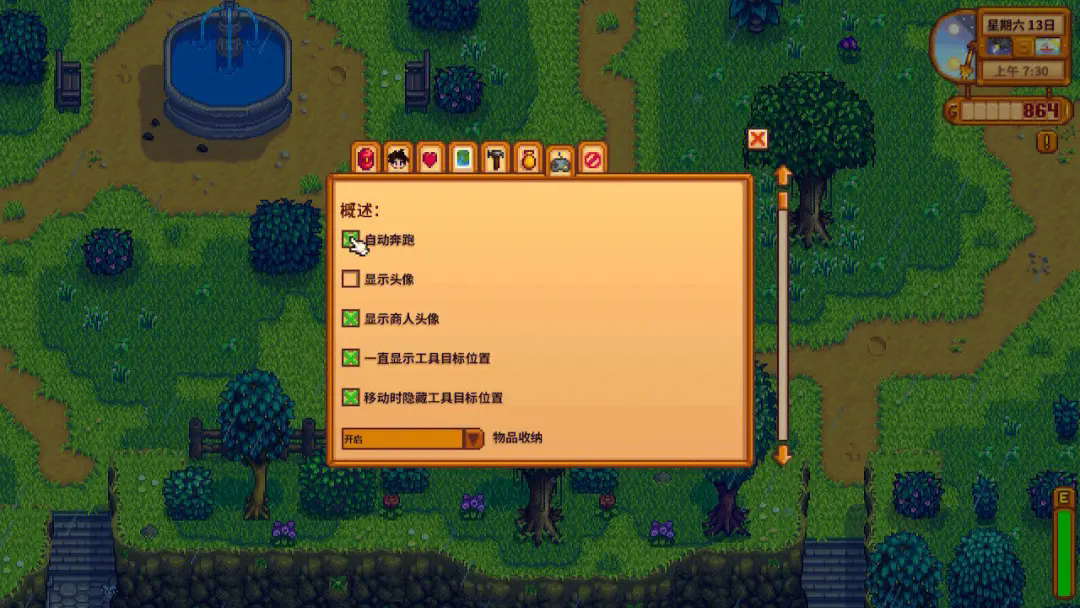Toggle the 自动奔跑 auto-run checkbox
This screenshot has height=608, width=1080.
coord(351,240)
